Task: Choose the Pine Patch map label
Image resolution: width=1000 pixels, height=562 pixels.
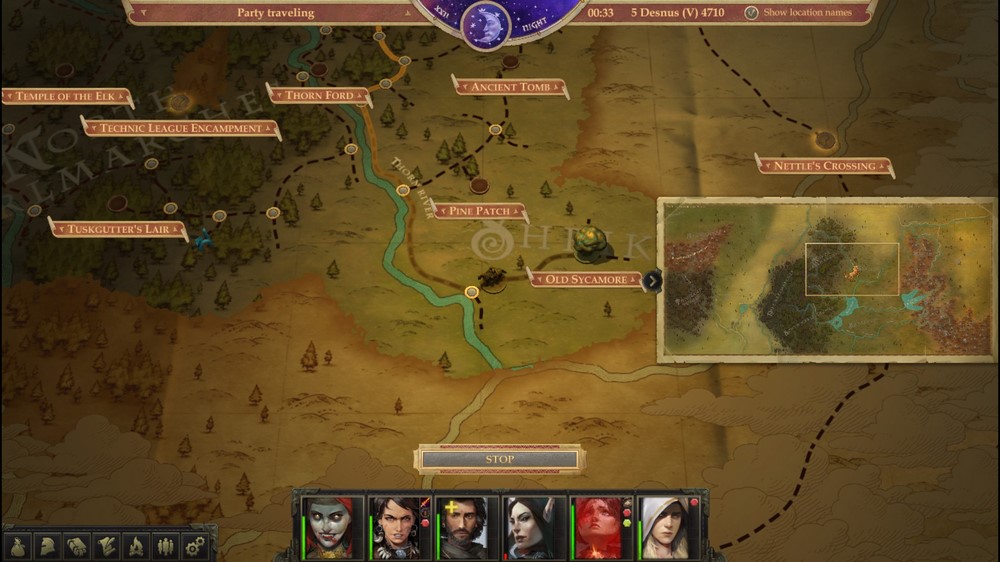Action: click(x=480, y=211)
